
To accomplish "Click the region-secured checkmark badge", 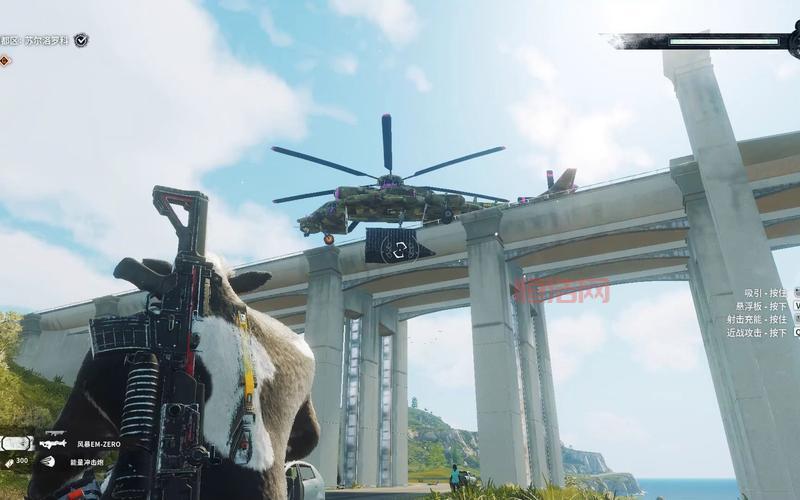I will pos(81,40).
